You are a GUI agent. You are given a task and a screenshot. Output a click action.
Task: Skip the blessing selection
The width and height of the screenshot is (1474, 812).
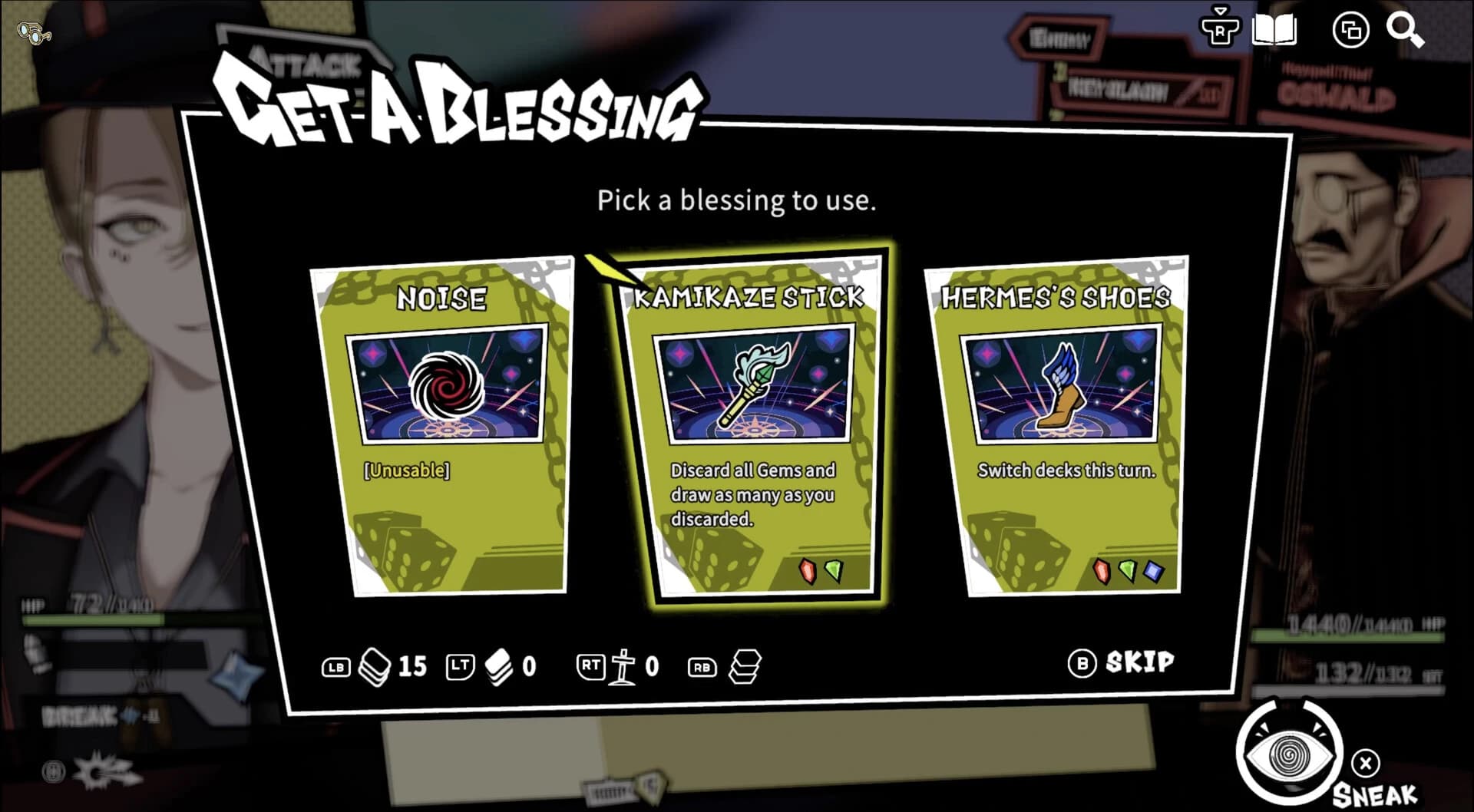[1122, 662]
